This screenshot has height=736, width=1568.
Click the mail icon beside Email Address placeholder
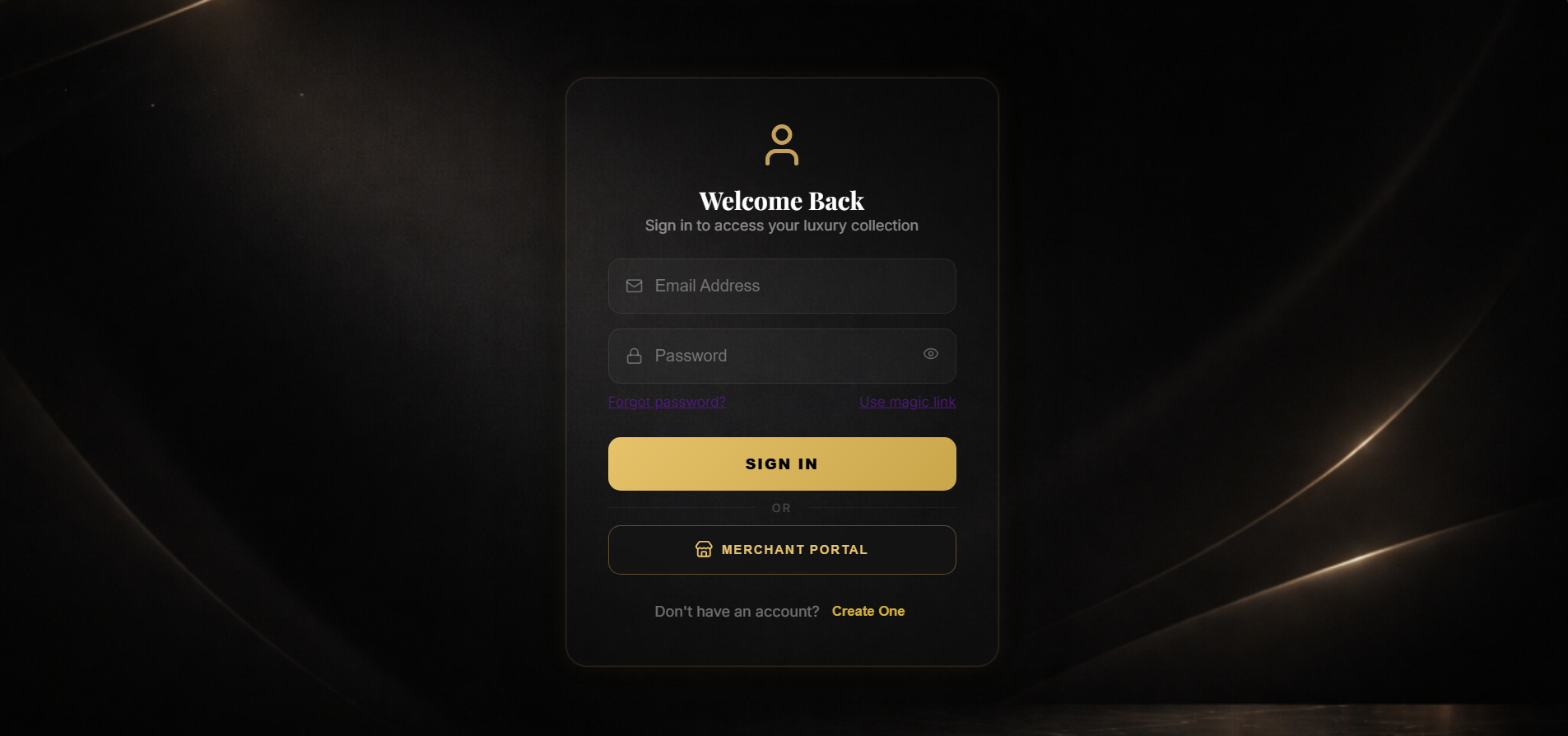634,286
